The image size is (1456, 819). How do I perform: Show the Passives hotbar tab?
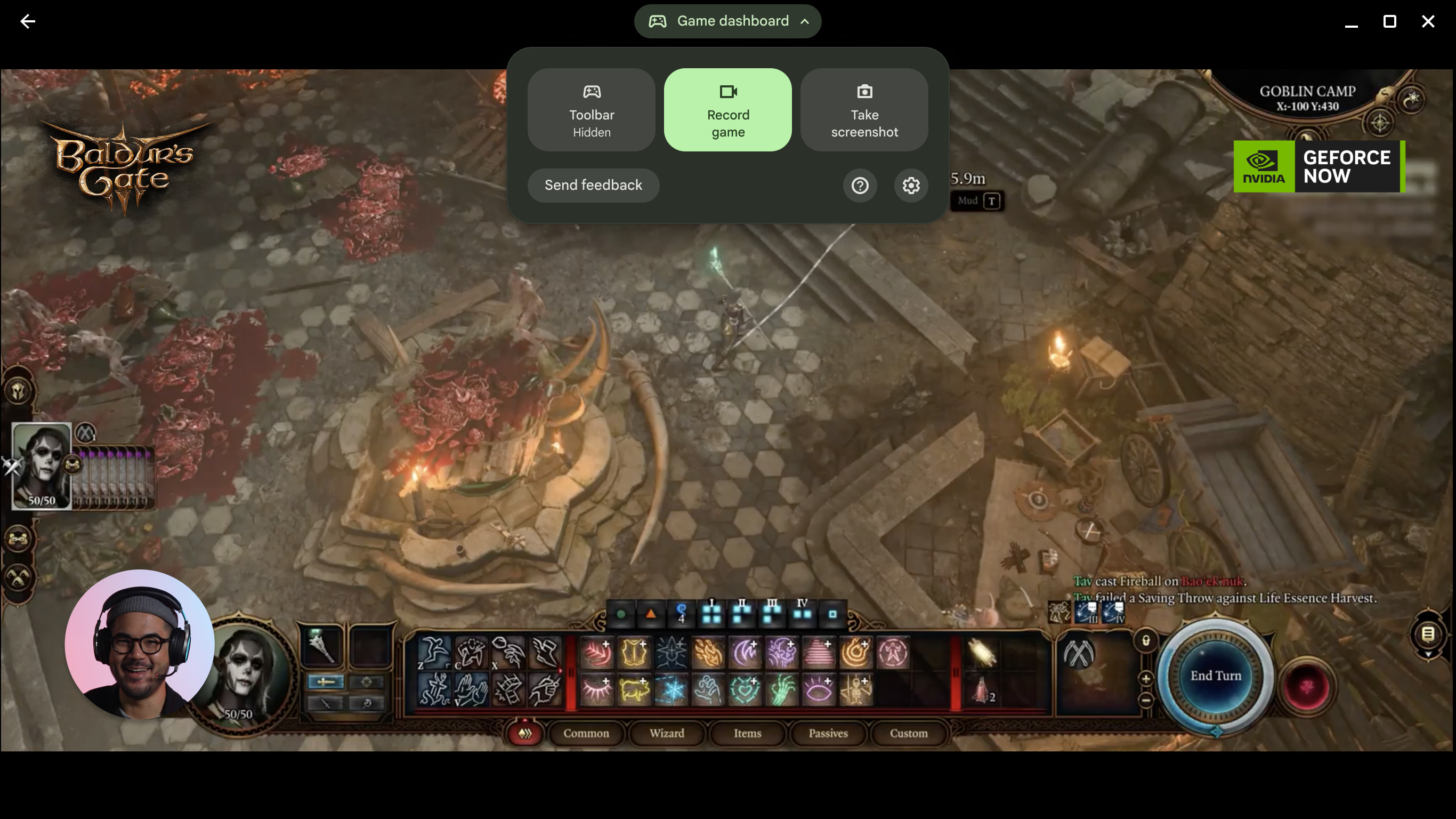click(828, 733)
